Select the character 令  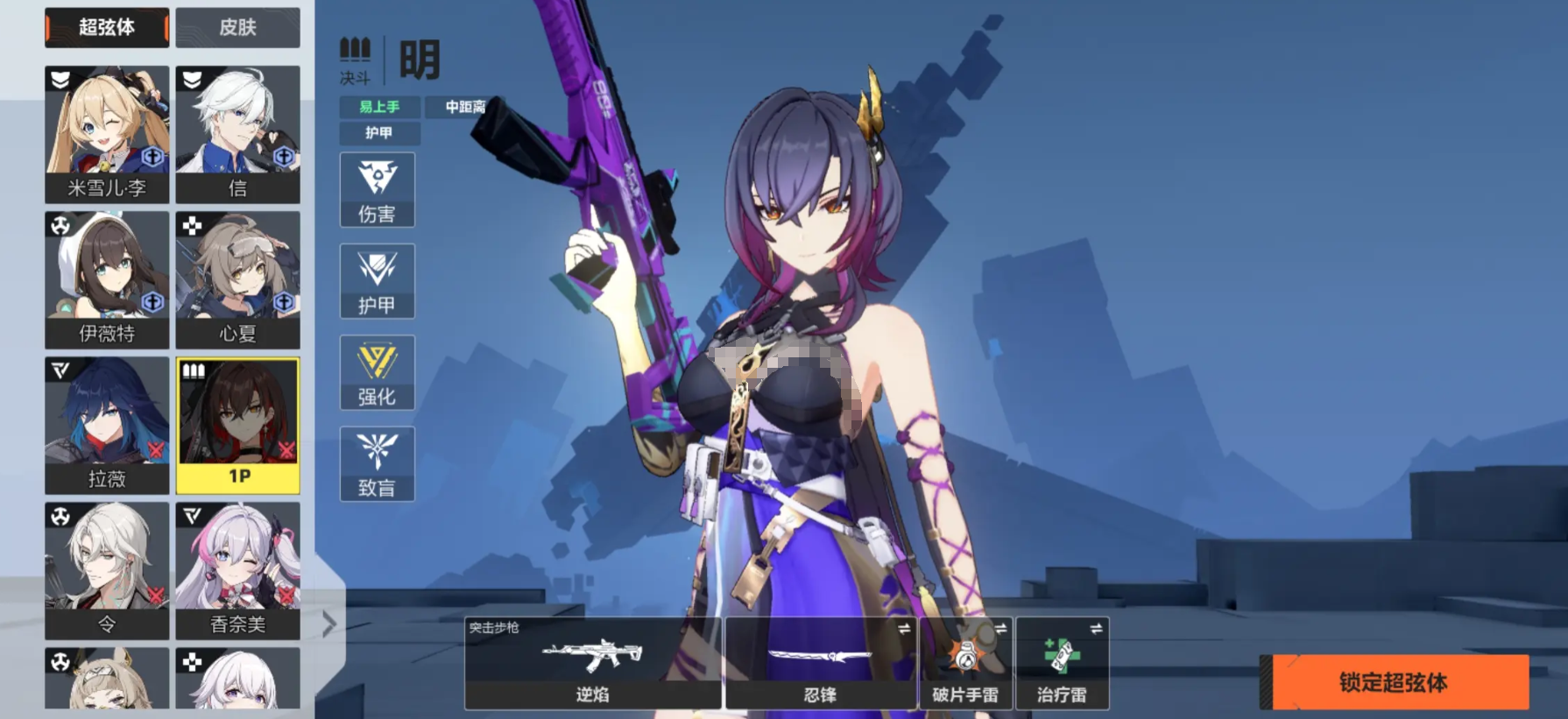point(107,570)
